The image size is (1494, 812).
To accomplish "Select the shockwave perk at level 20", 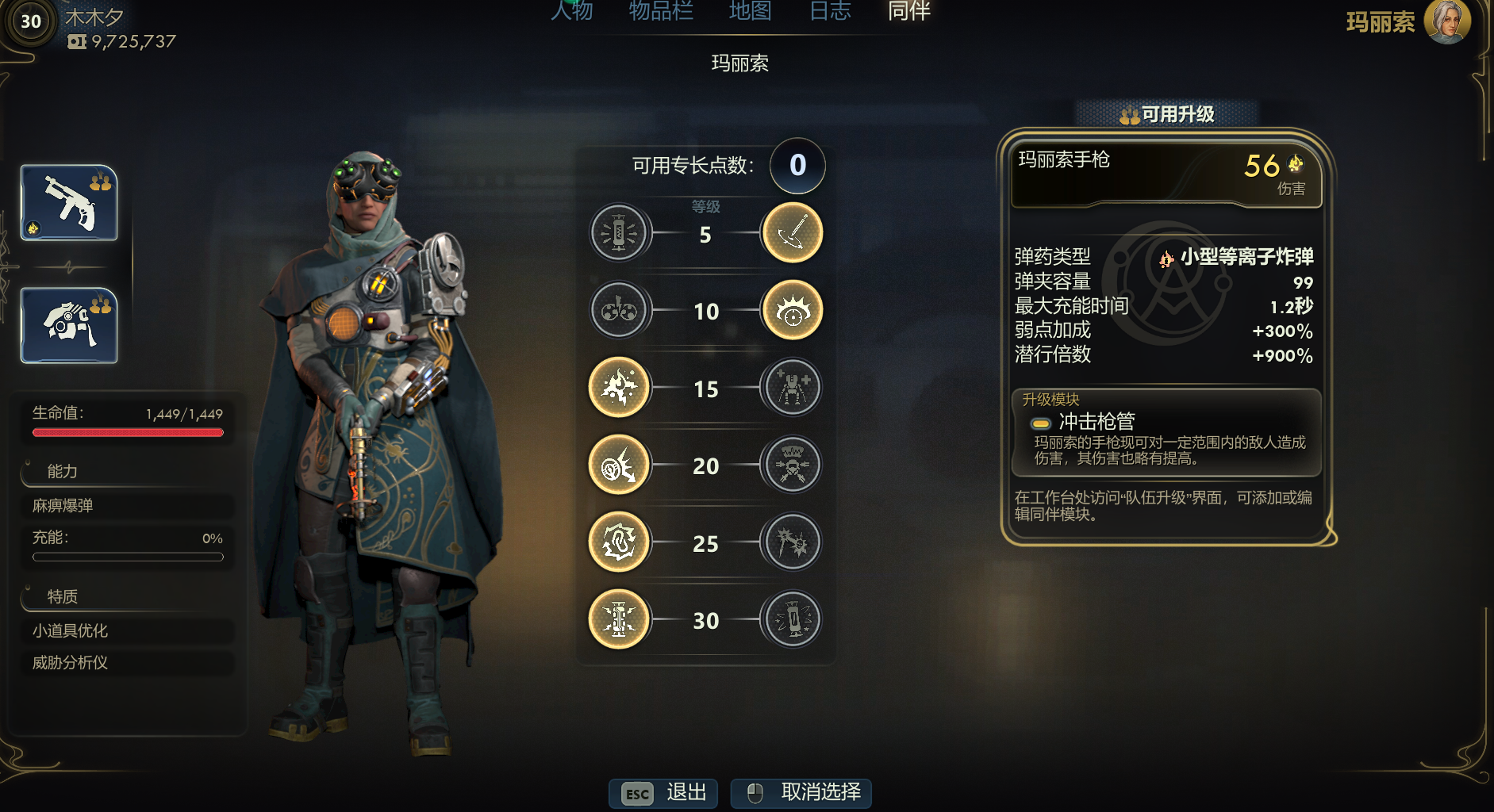I will point(620,465).
